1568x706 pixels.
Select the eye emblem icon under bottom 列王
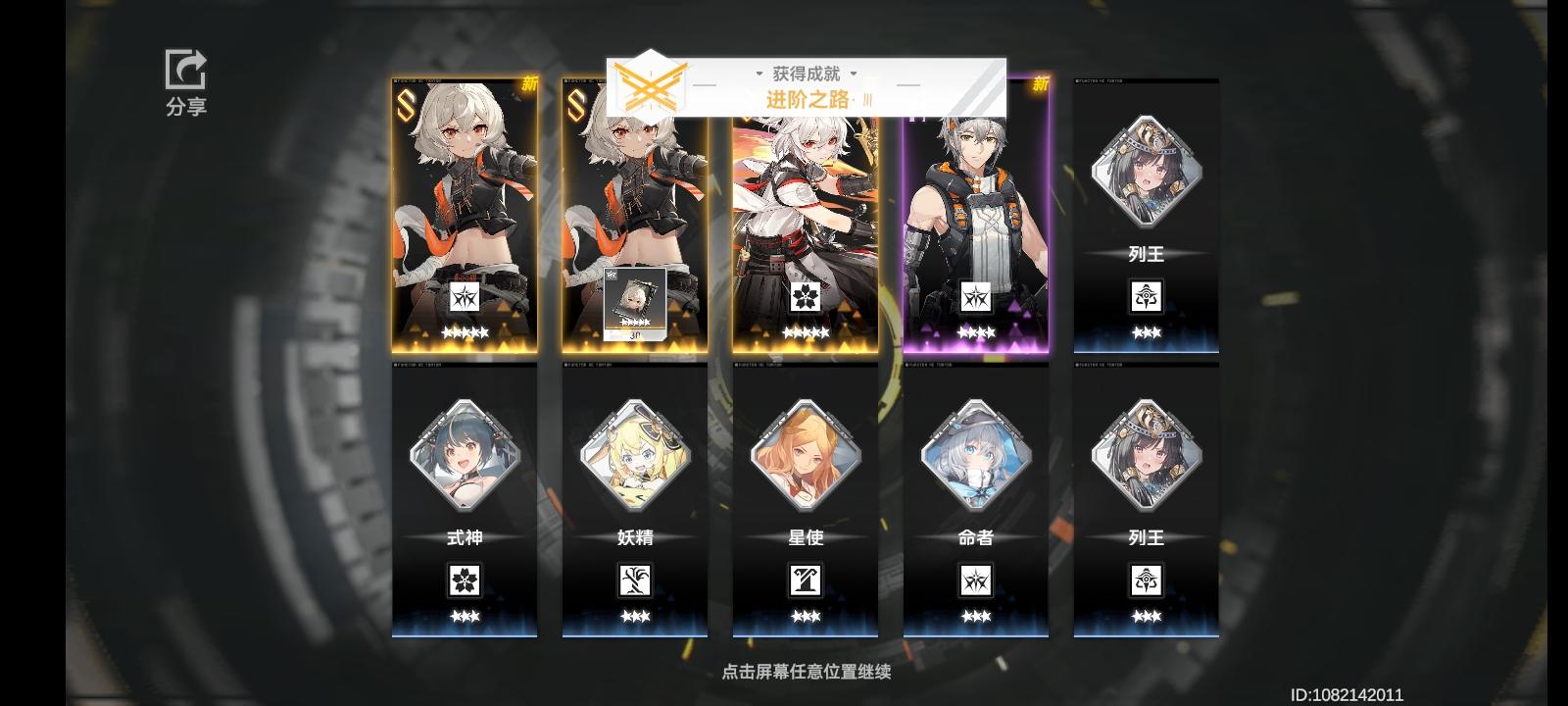(x=1147, y=580)
